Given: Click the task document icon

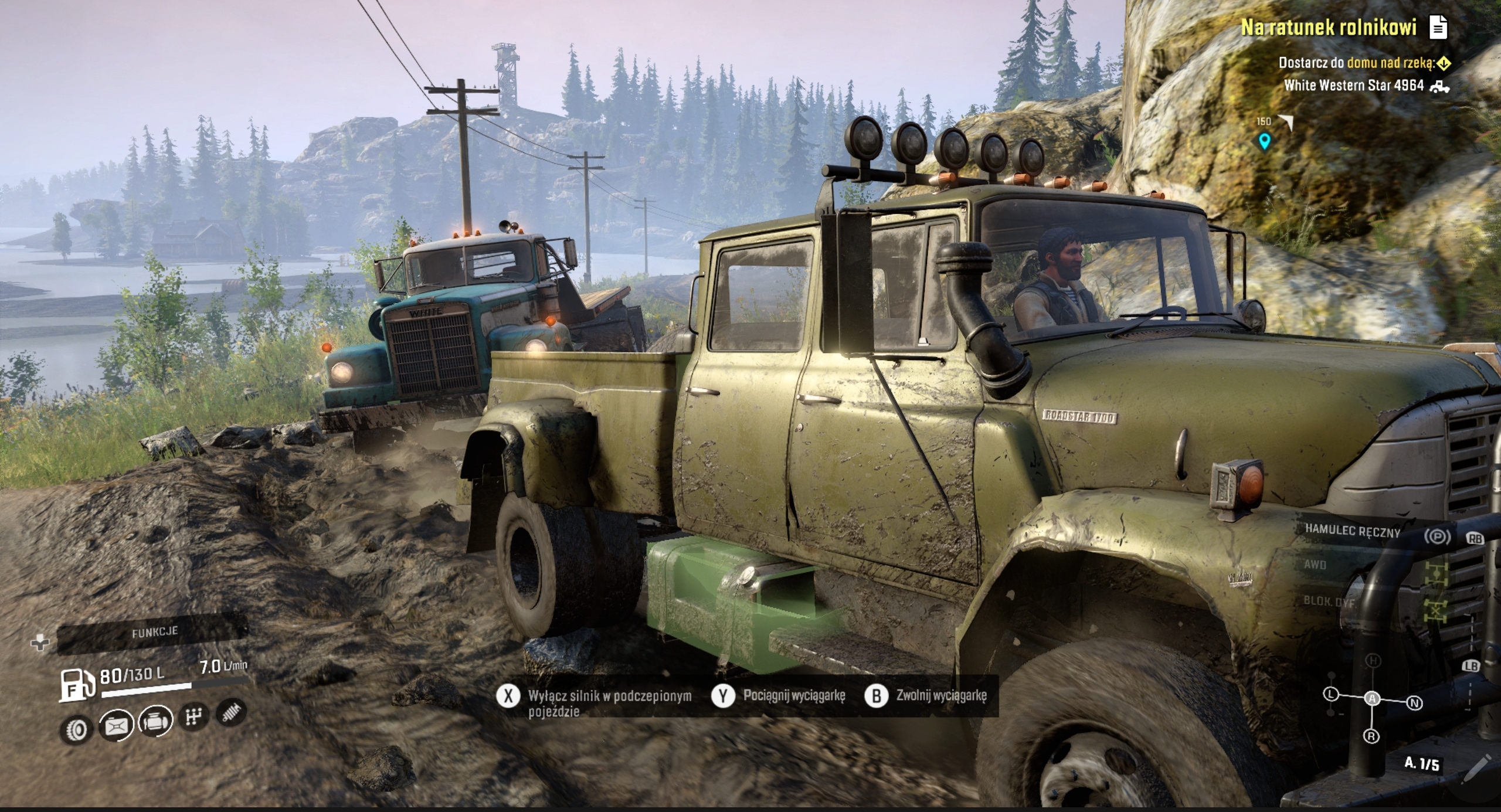Looking at the screenshot, I should 1438,27.
